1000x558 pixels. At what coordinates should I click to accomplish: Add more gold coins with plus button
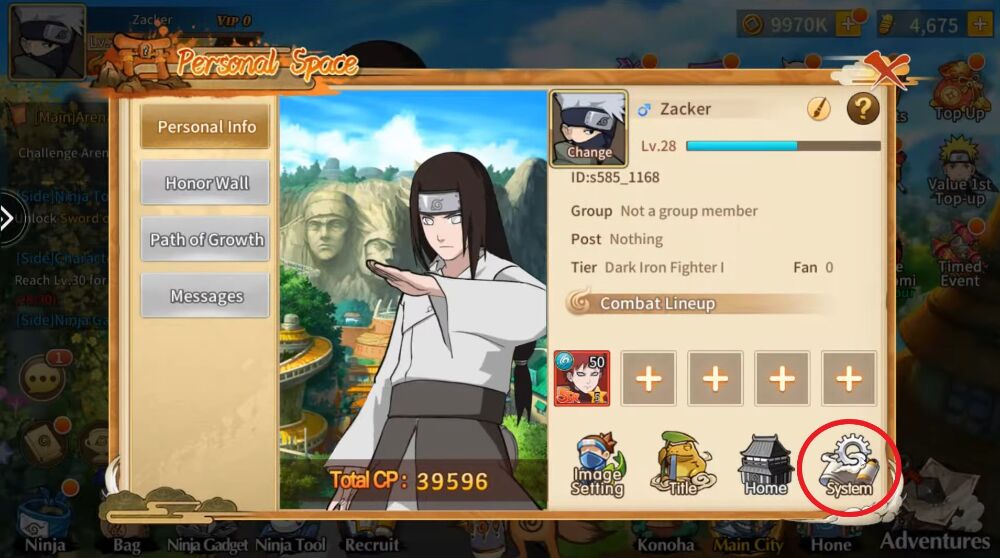point(847,25)
